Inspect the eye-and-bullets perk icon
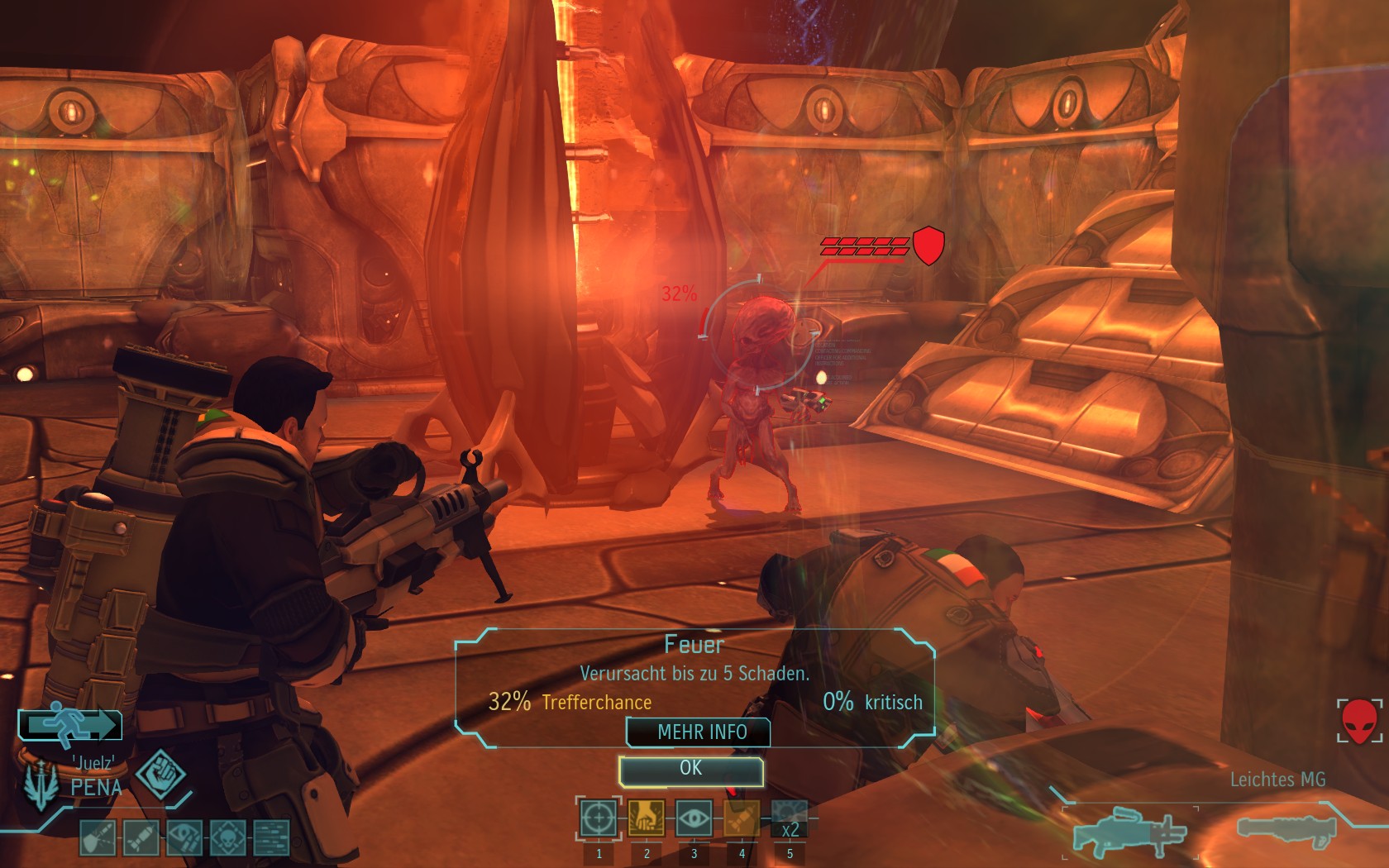 coord(184,837)
